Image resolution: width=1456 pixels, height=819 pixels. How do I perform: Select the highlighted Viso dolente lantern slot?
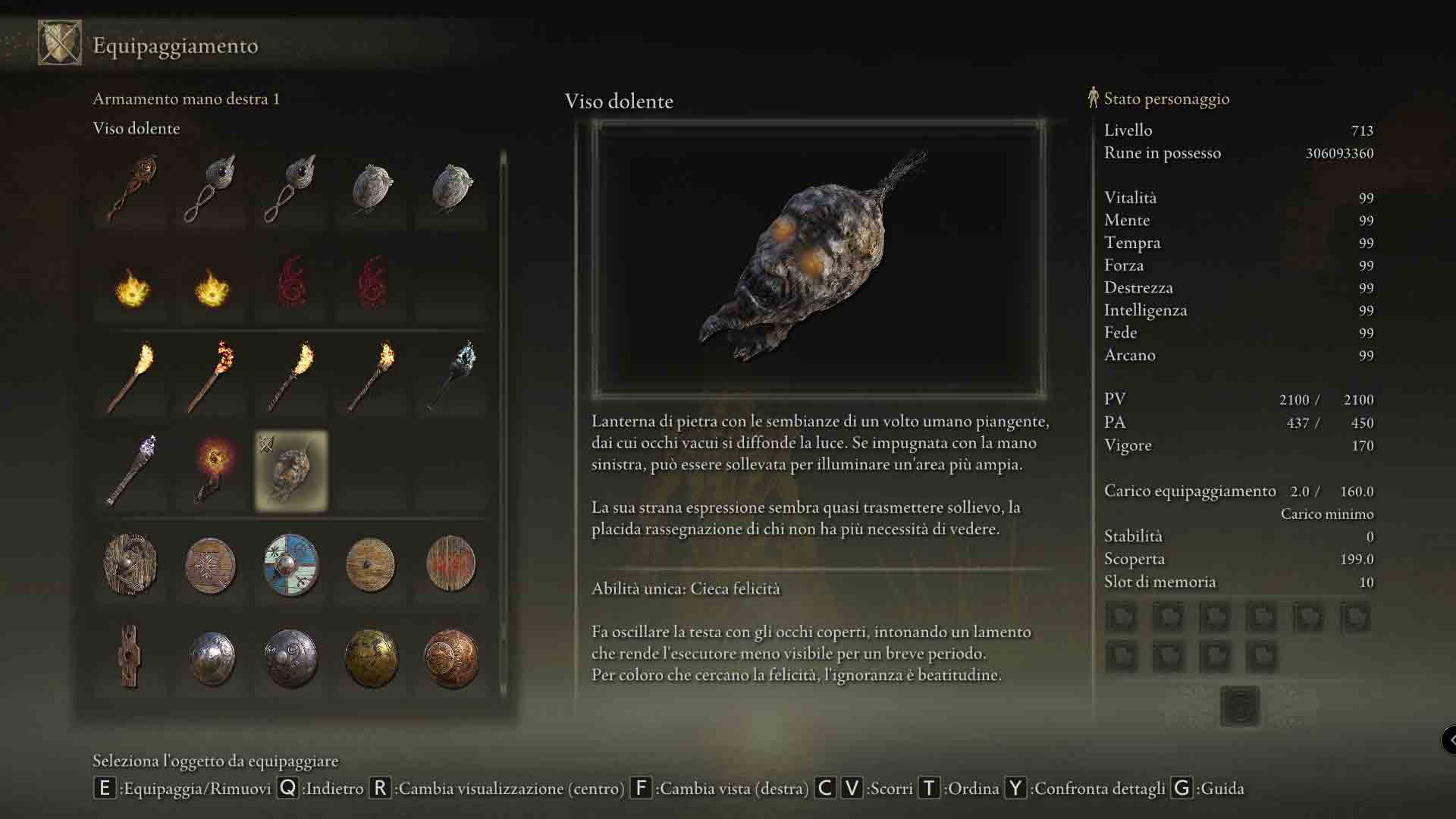tap(291, 471)
